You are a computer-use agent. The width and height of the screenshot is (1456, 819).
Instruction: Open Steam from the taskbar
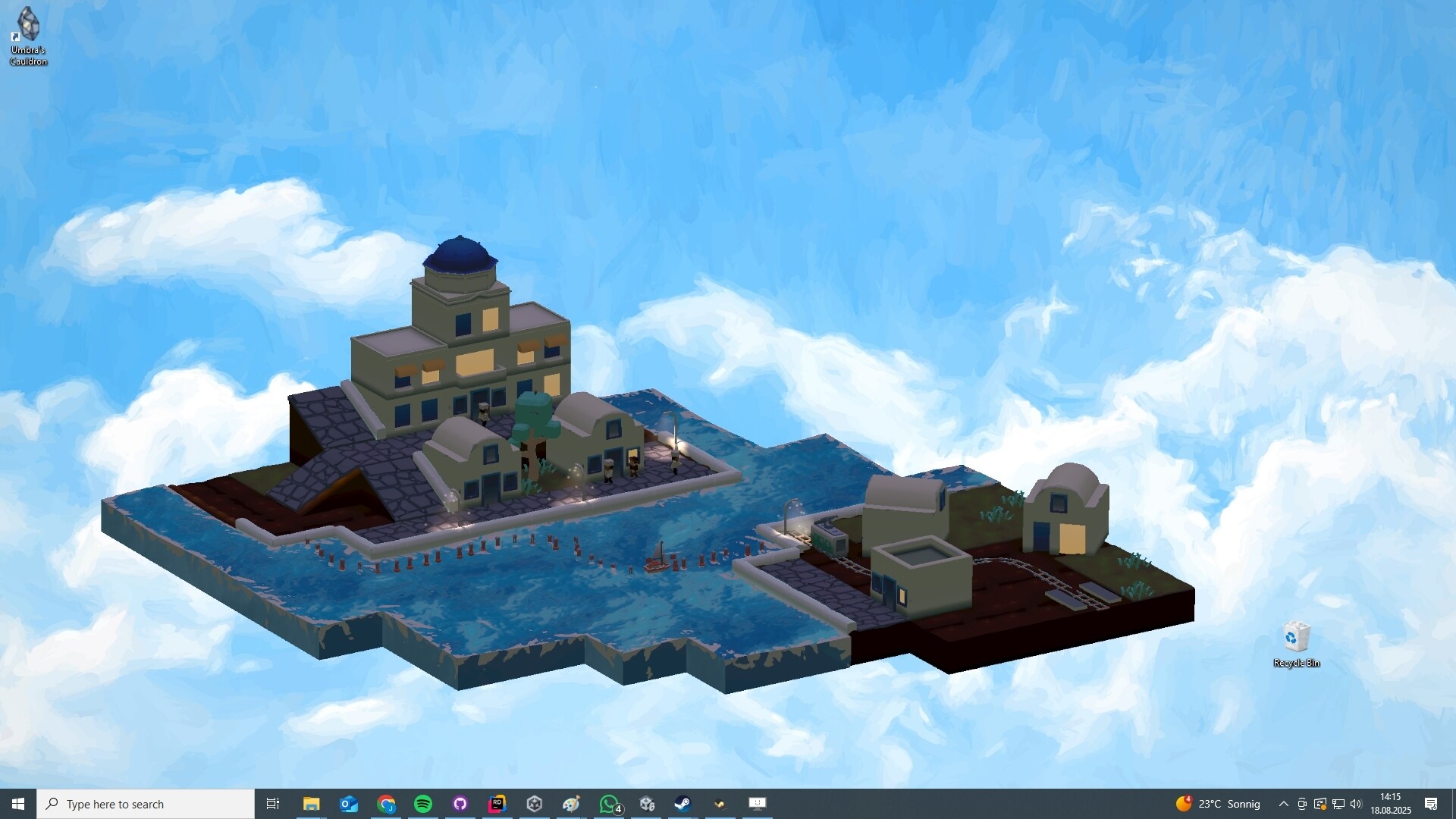click(682, 804)
